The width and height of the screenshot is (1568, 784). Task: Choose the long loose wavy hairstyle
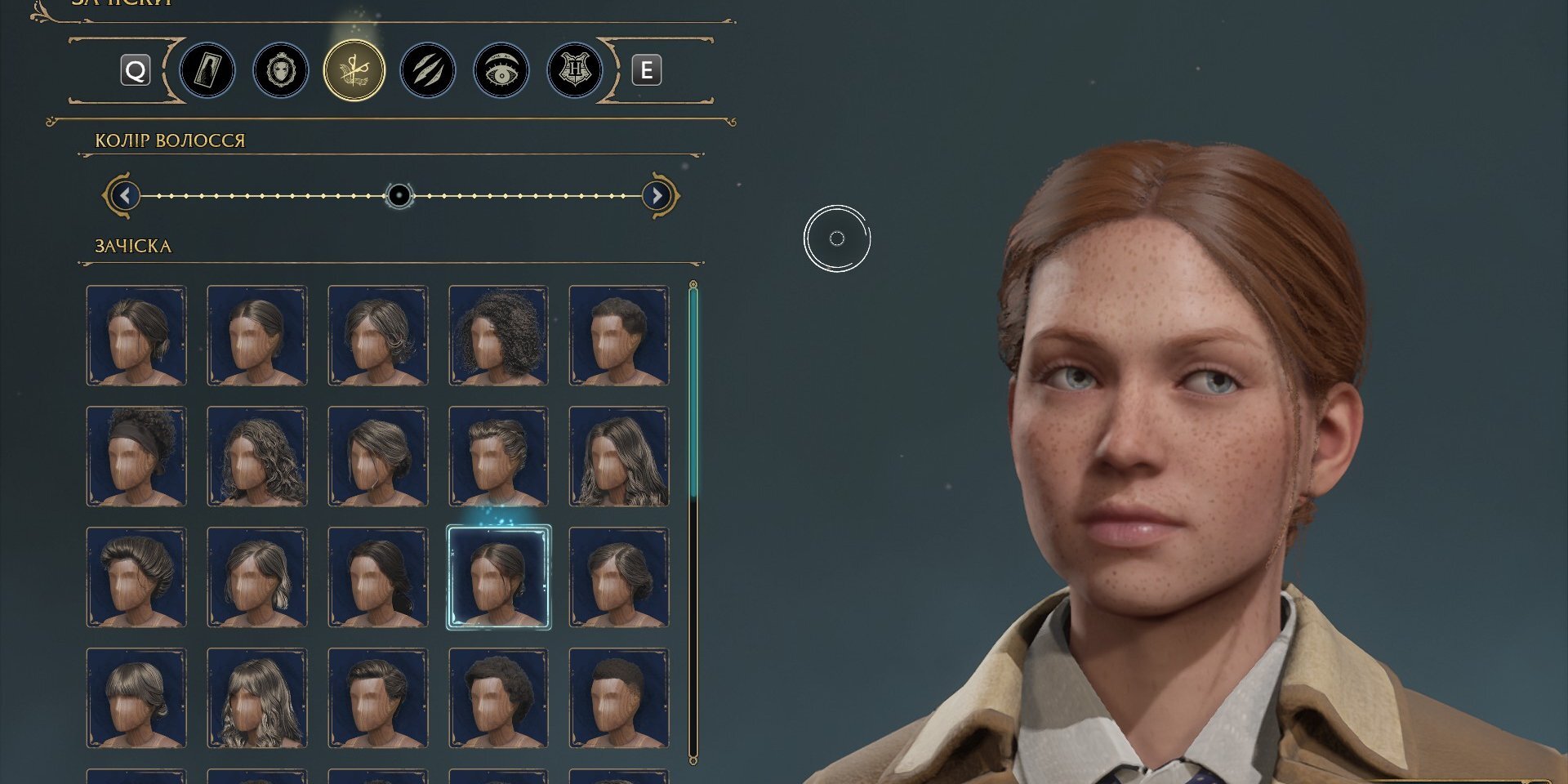(x=619, y=457)
